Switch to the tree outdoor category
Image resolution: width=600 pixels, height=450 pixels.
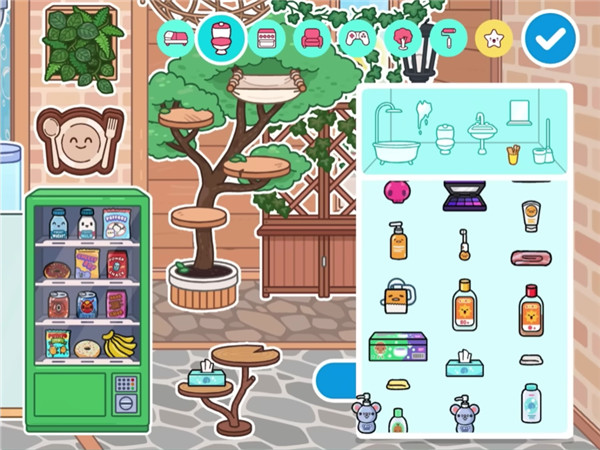tap(403, 39)
